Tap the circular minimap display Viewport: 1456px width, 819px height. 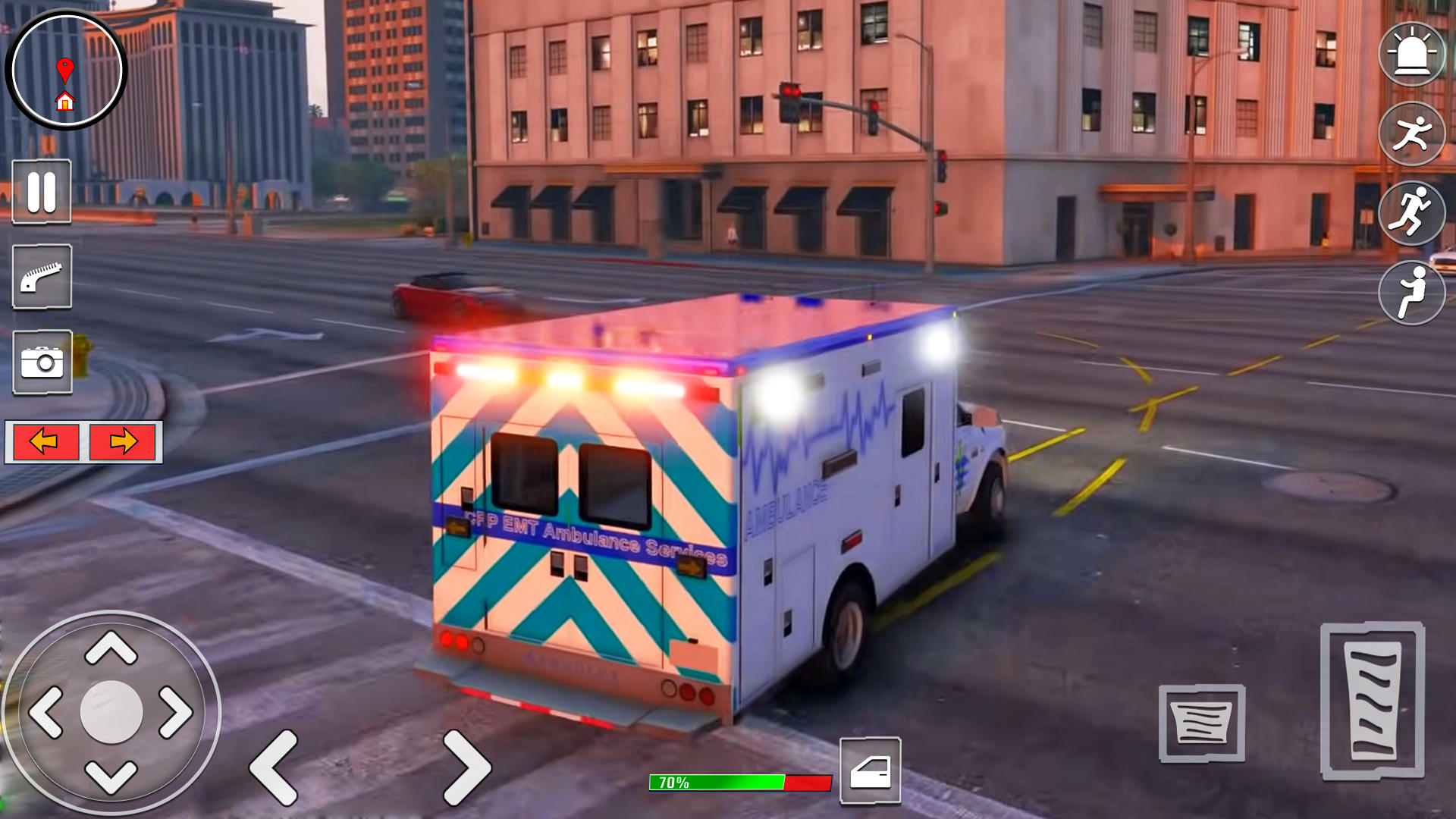click(67, 68)
